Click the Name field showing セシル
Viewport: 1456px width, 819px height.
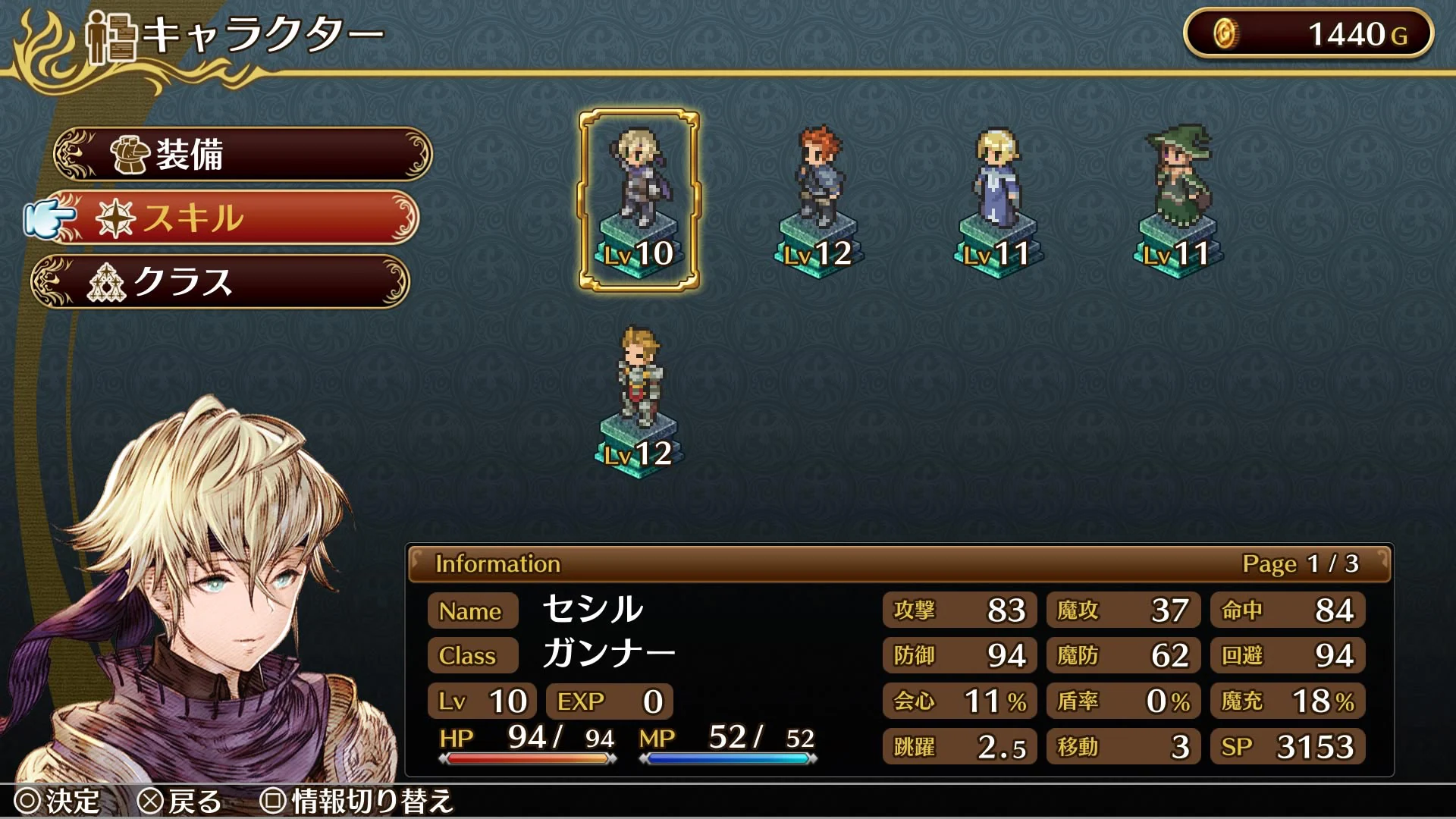[472, 611]
